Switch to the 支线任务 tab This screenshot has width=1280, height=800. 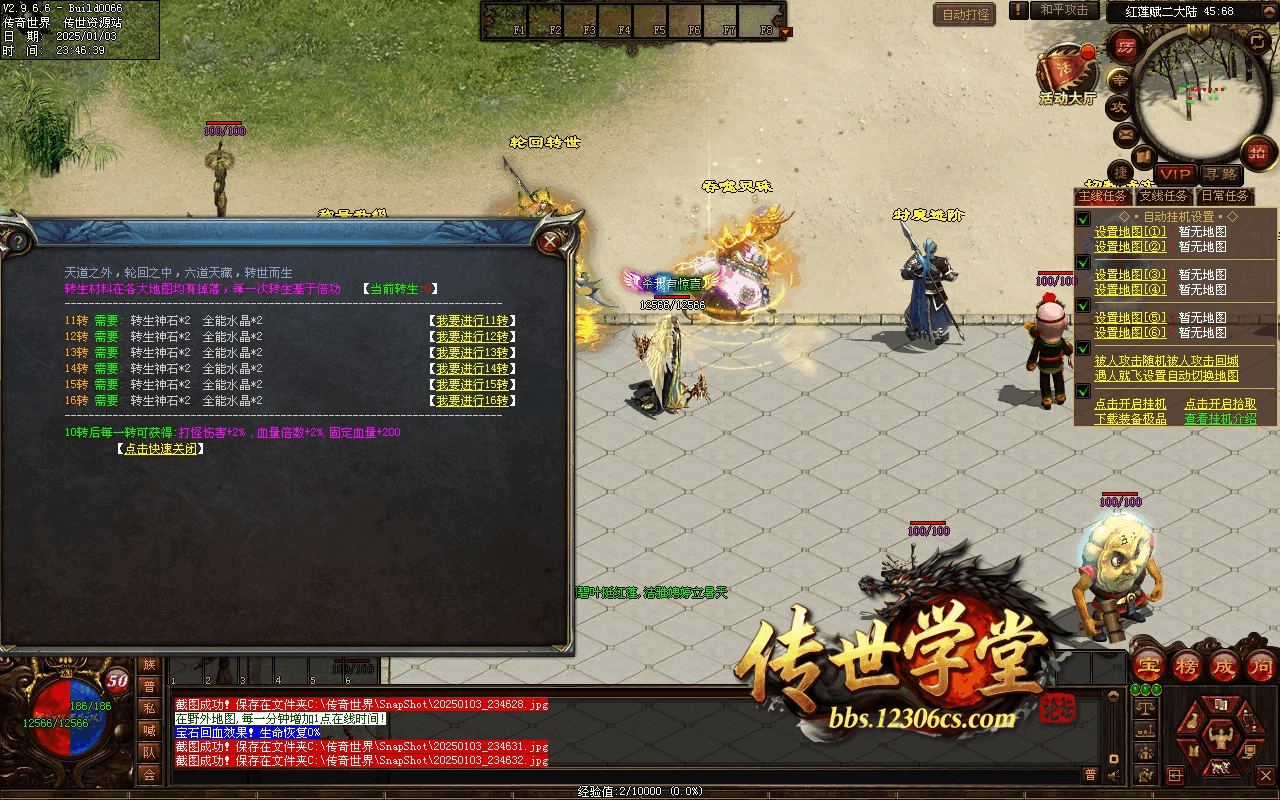[x=1164, y=196]
